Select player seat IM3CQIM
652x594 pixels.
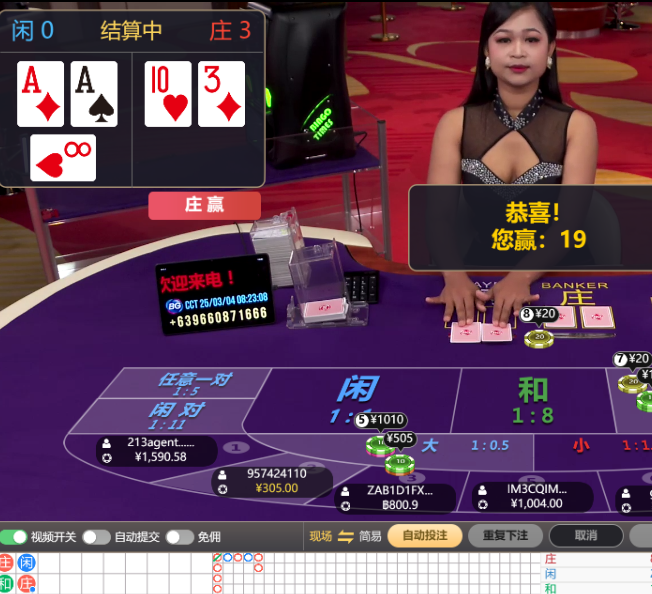click(535, 497)
